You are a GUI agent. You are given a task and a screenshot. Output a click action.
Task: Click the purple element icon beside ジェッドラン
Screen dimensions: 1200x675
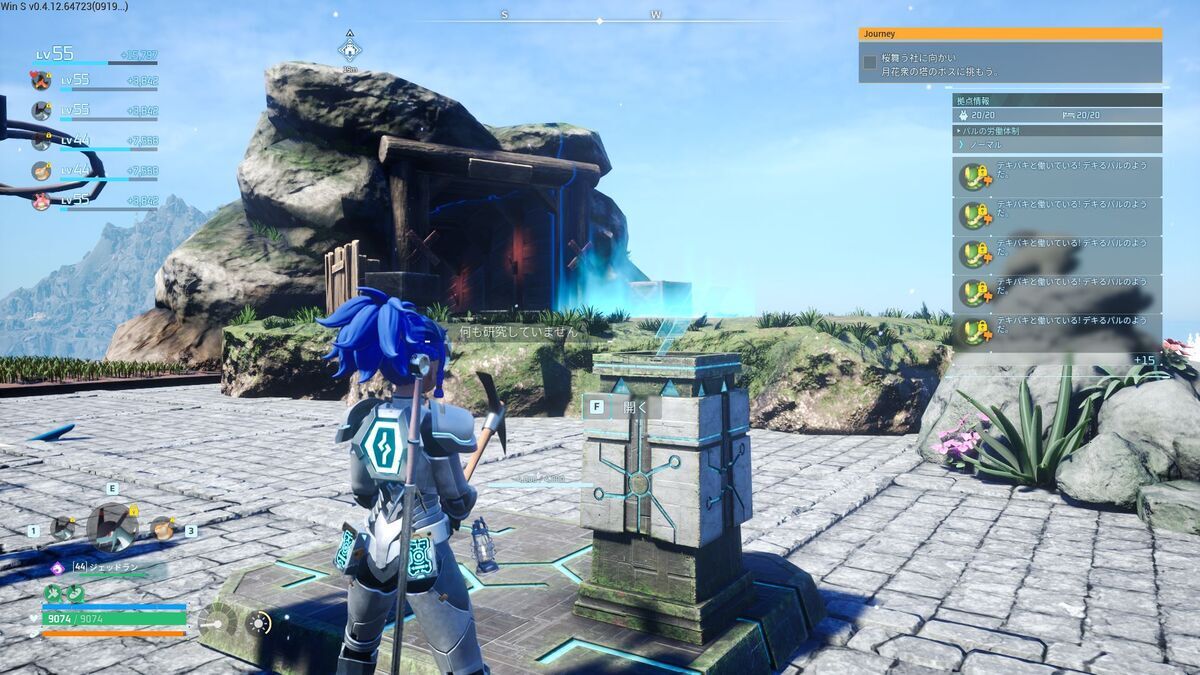pos(57,568)
